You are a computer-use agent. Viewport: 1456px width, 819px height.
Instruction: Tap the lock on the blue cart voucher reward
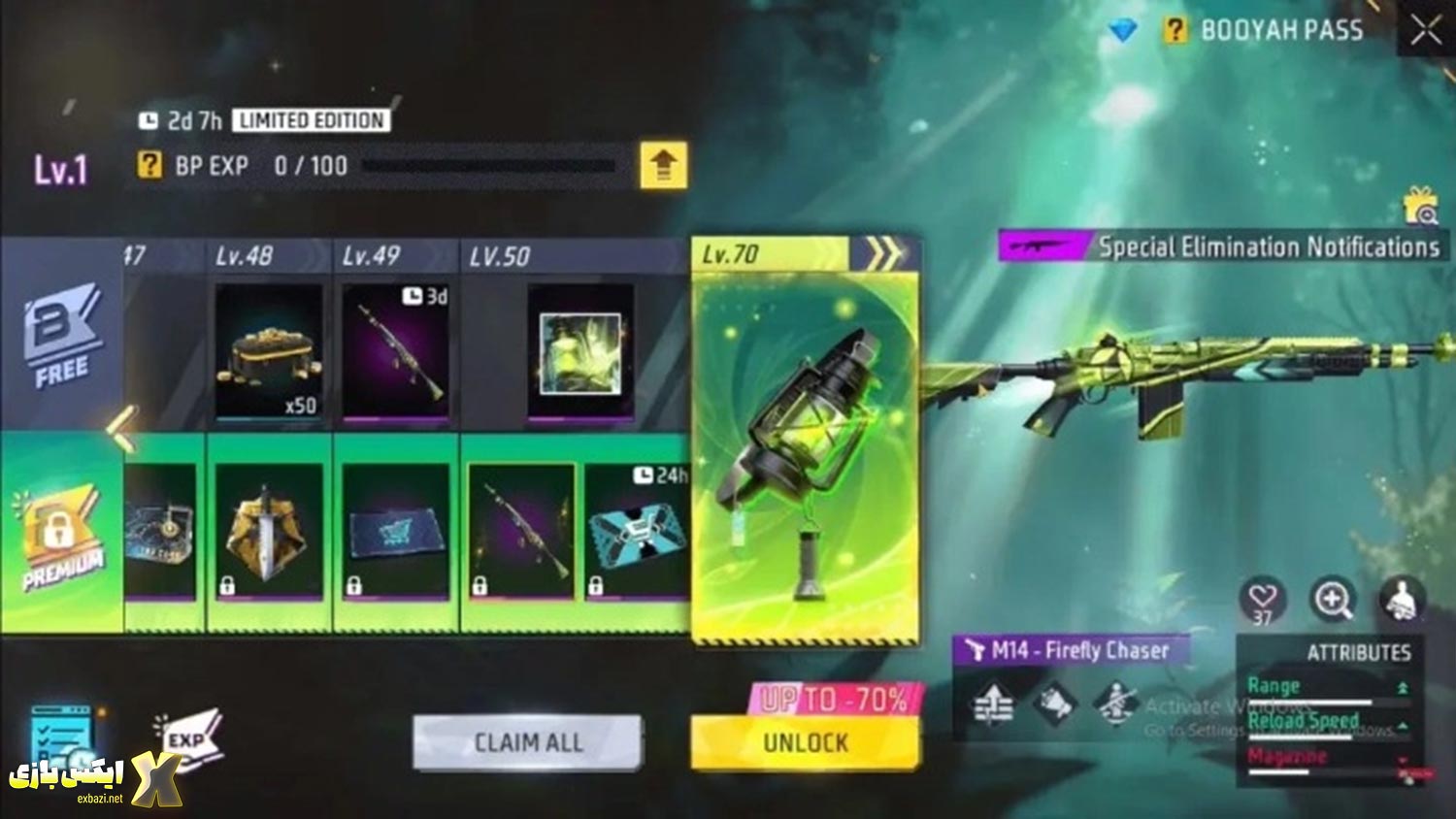(355, 584)
